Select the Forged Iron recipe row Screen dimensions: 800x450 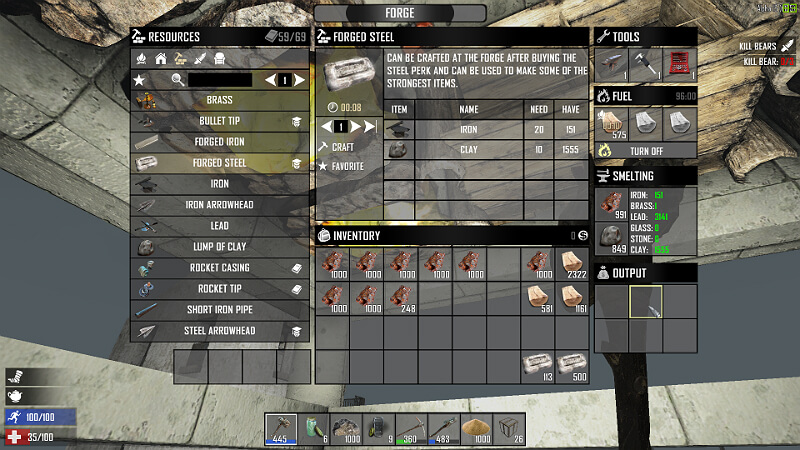219,142
